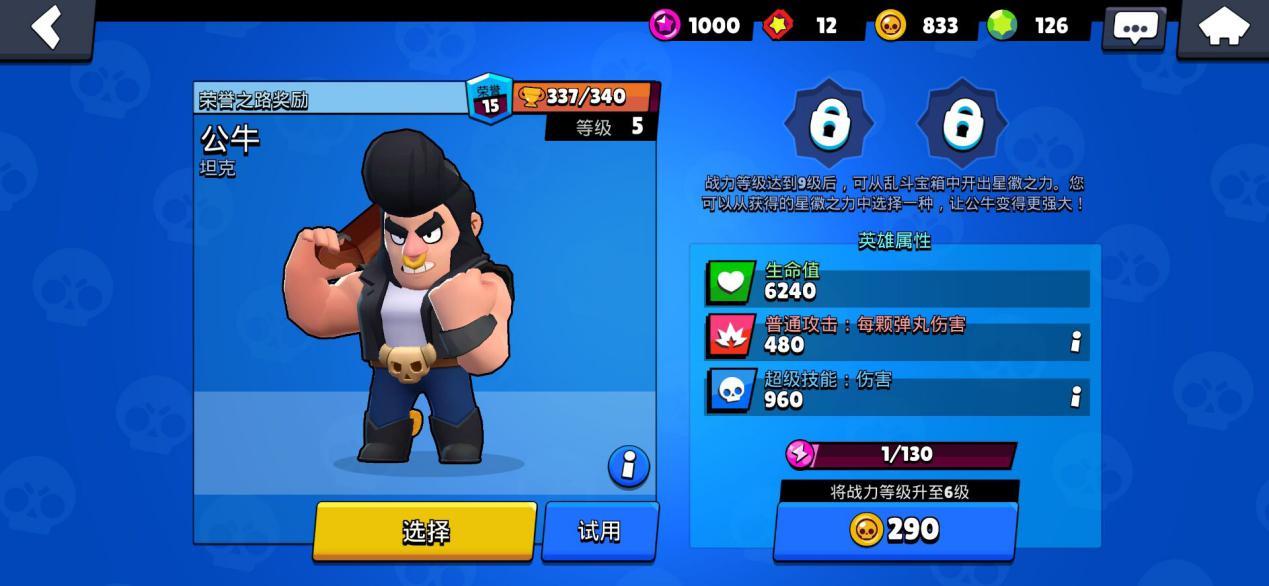Show info for the 960 super skill stat
Viewport: 1269px width, 586px height.
(1075, 397)
